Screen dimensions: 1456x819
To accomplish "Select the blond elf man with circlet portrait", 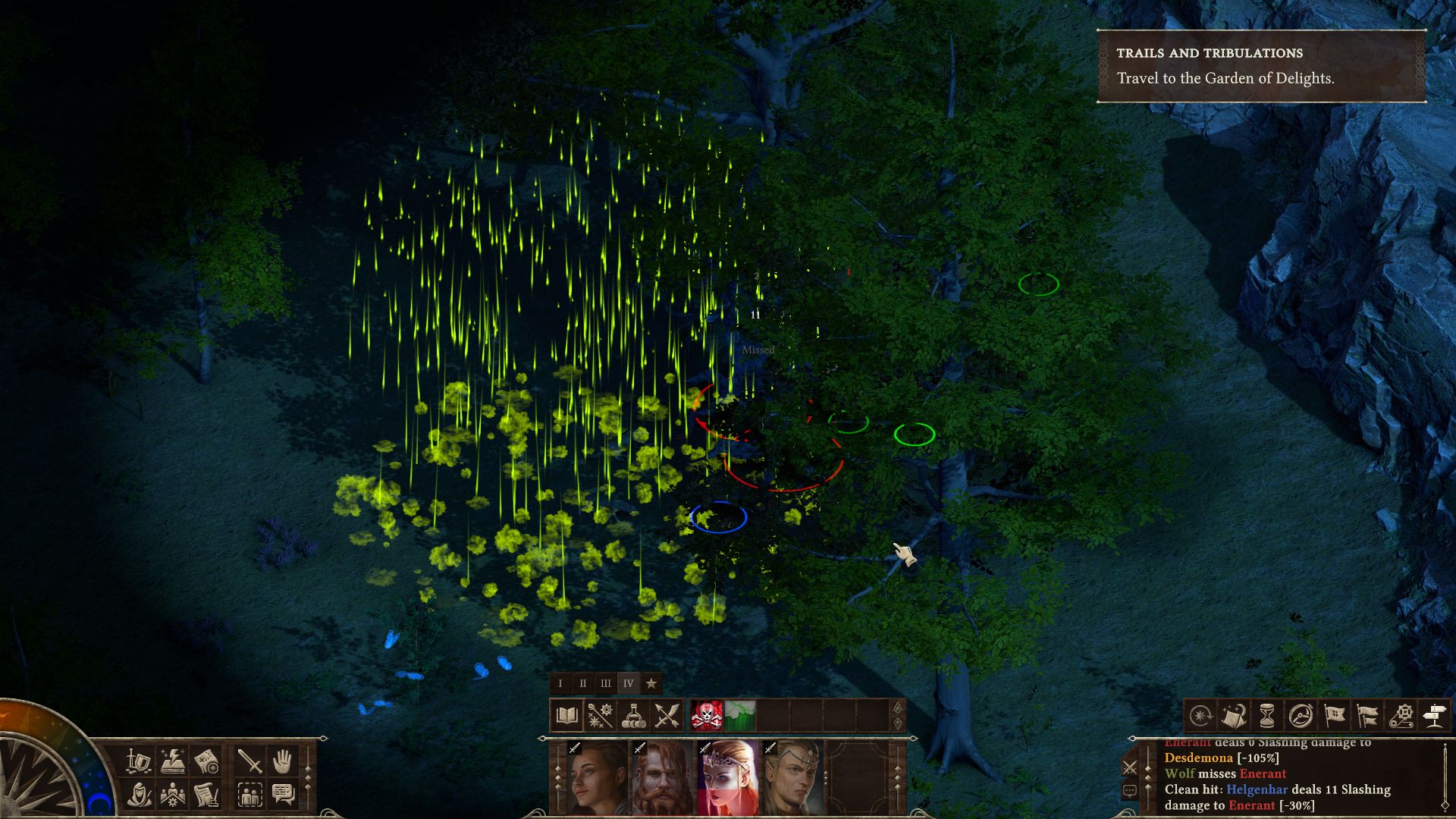I will (x=792, y=779).
